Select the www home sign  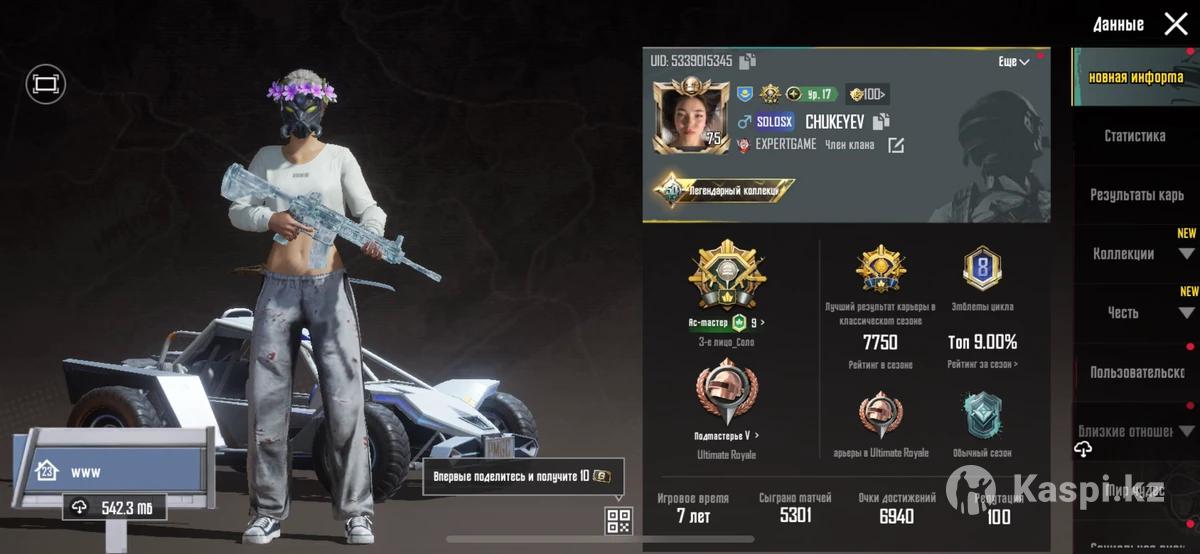[x=115, y=470]
